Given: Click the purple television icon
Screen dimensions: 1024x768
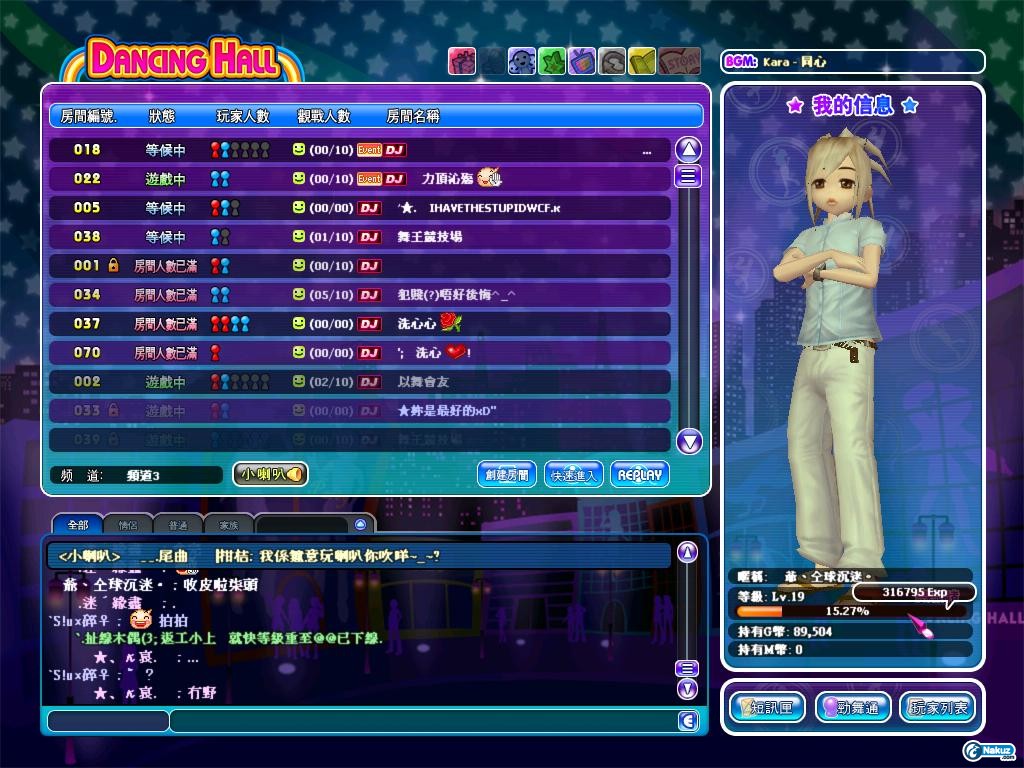Looking at the screenshot, I should coord(581,61).
